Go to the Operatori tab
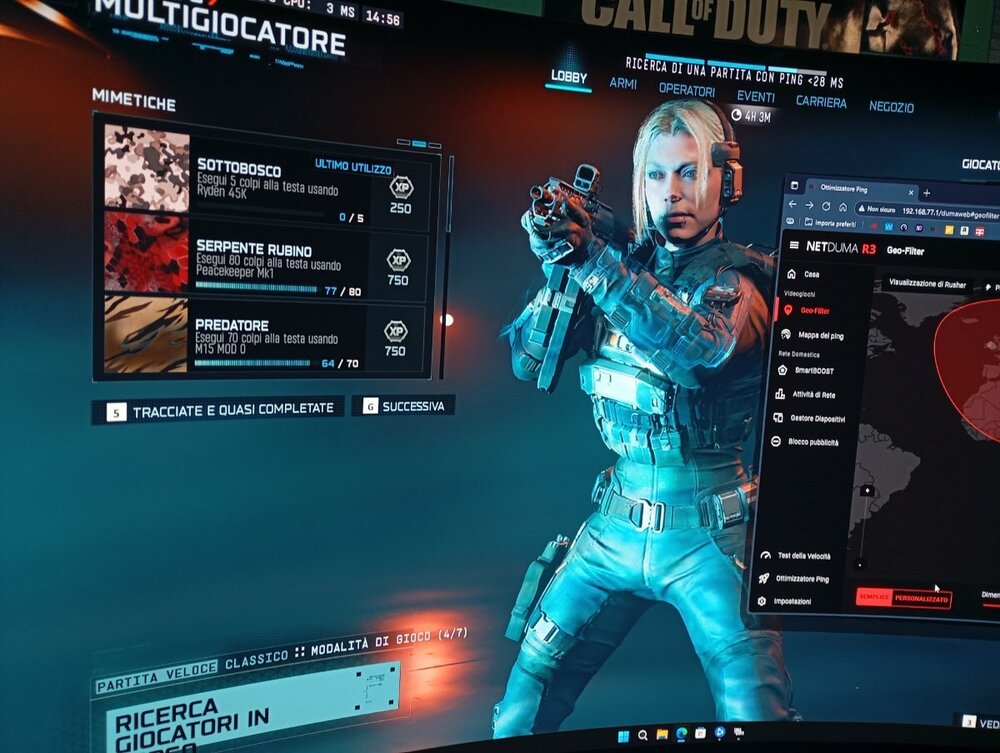The height and width of the screenshot is (753, 1000). (x=686, y=90)
